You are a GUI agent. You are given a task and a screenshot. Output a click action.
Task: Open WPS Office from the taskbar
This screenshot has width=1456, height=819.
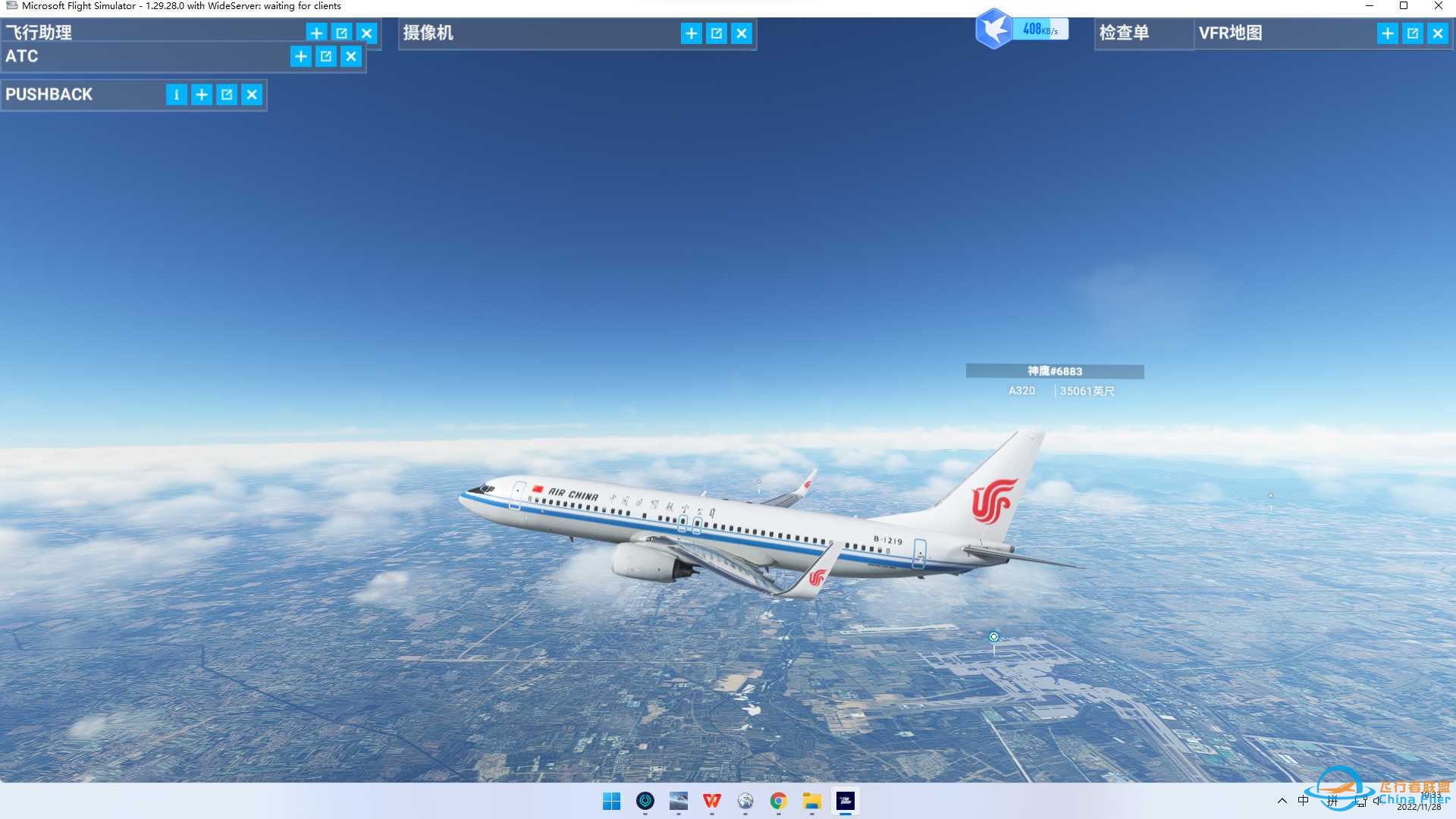(x=711, y=802)
